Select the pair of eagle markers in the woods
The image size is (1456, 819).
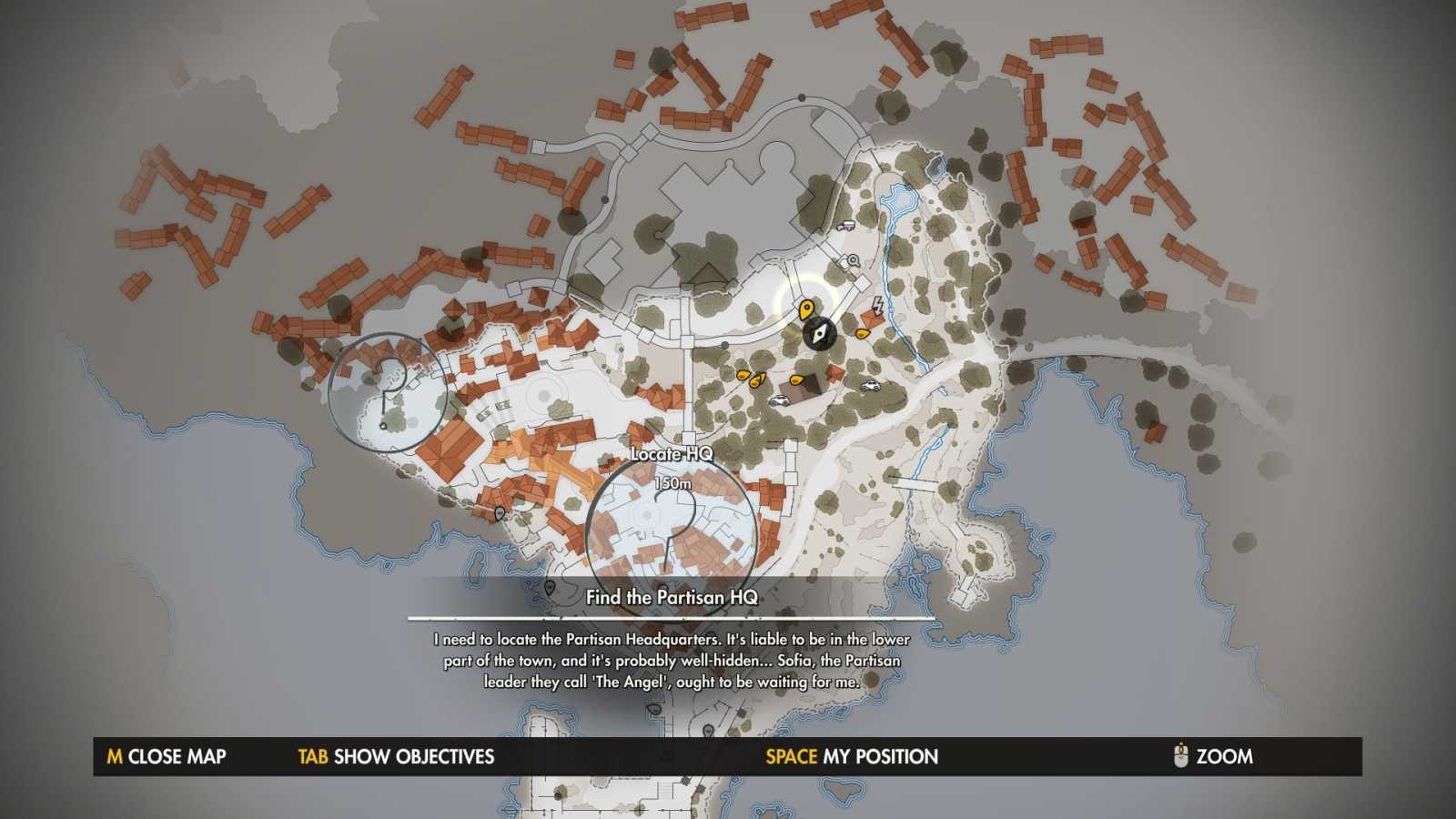coord(749,378)
